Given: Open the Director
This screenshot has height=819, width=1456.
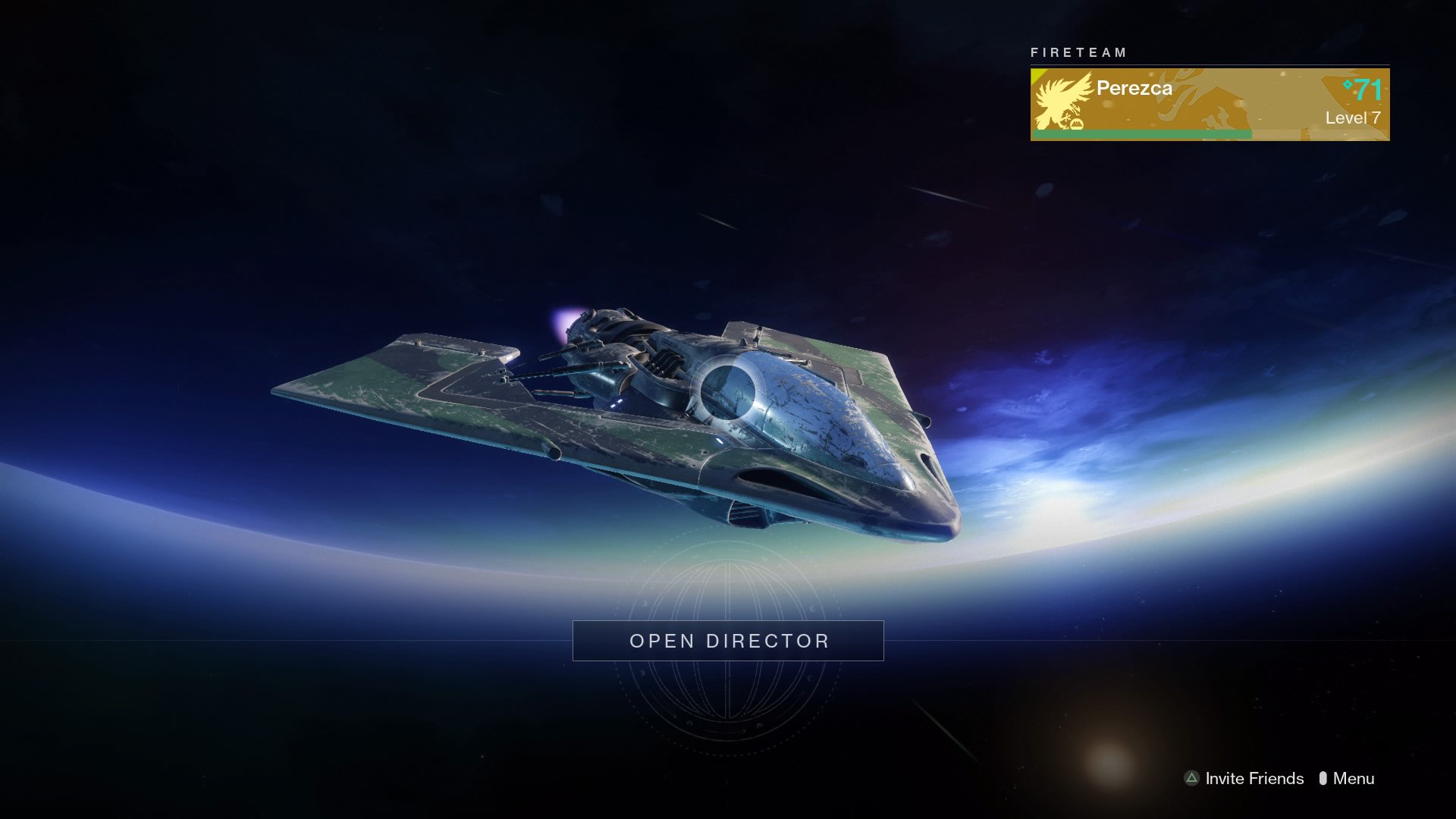Looking at the screenshot, I should click(x=727, y=641).
